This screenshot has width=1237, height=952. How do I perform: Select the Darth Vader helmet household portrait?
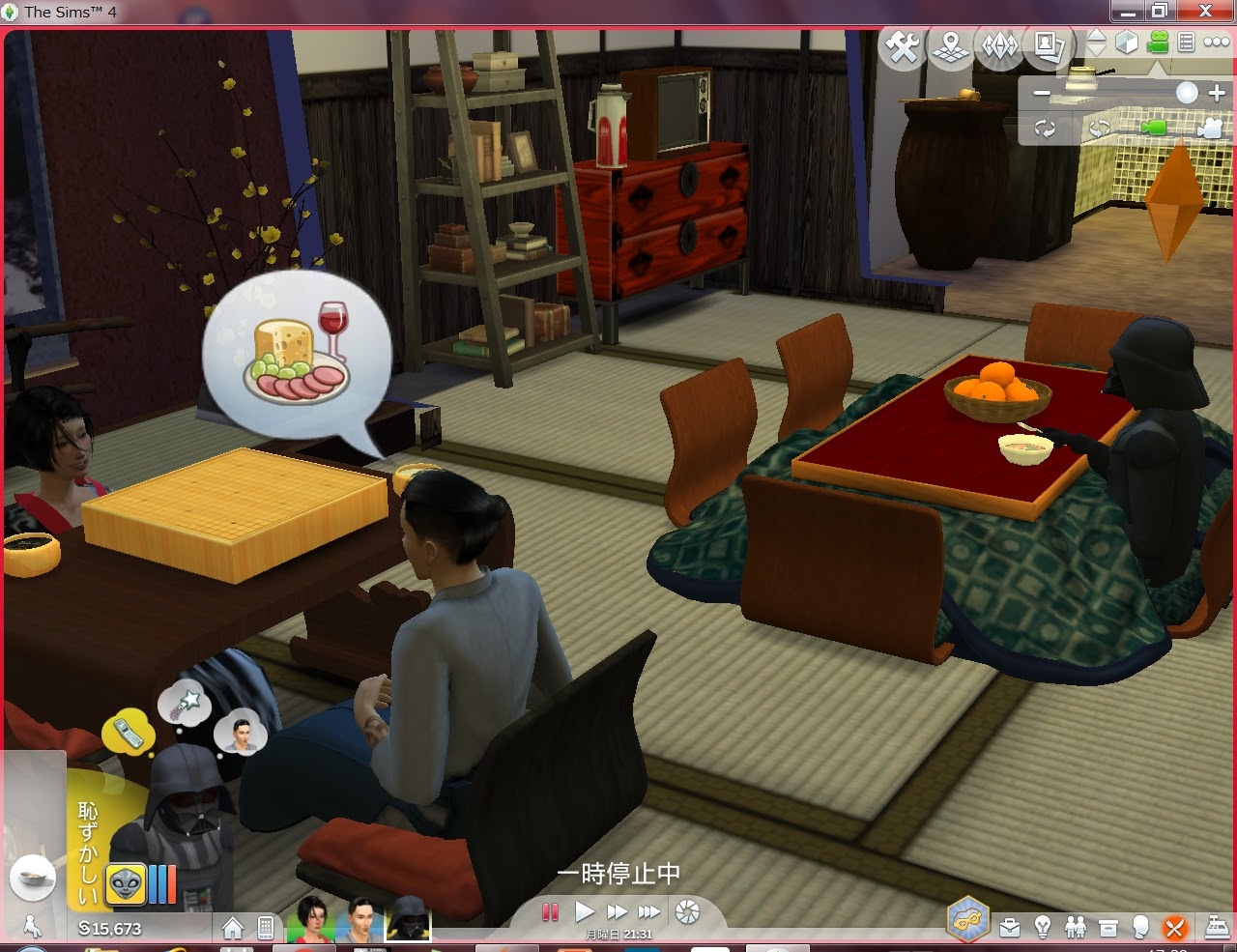pos(408,918)
